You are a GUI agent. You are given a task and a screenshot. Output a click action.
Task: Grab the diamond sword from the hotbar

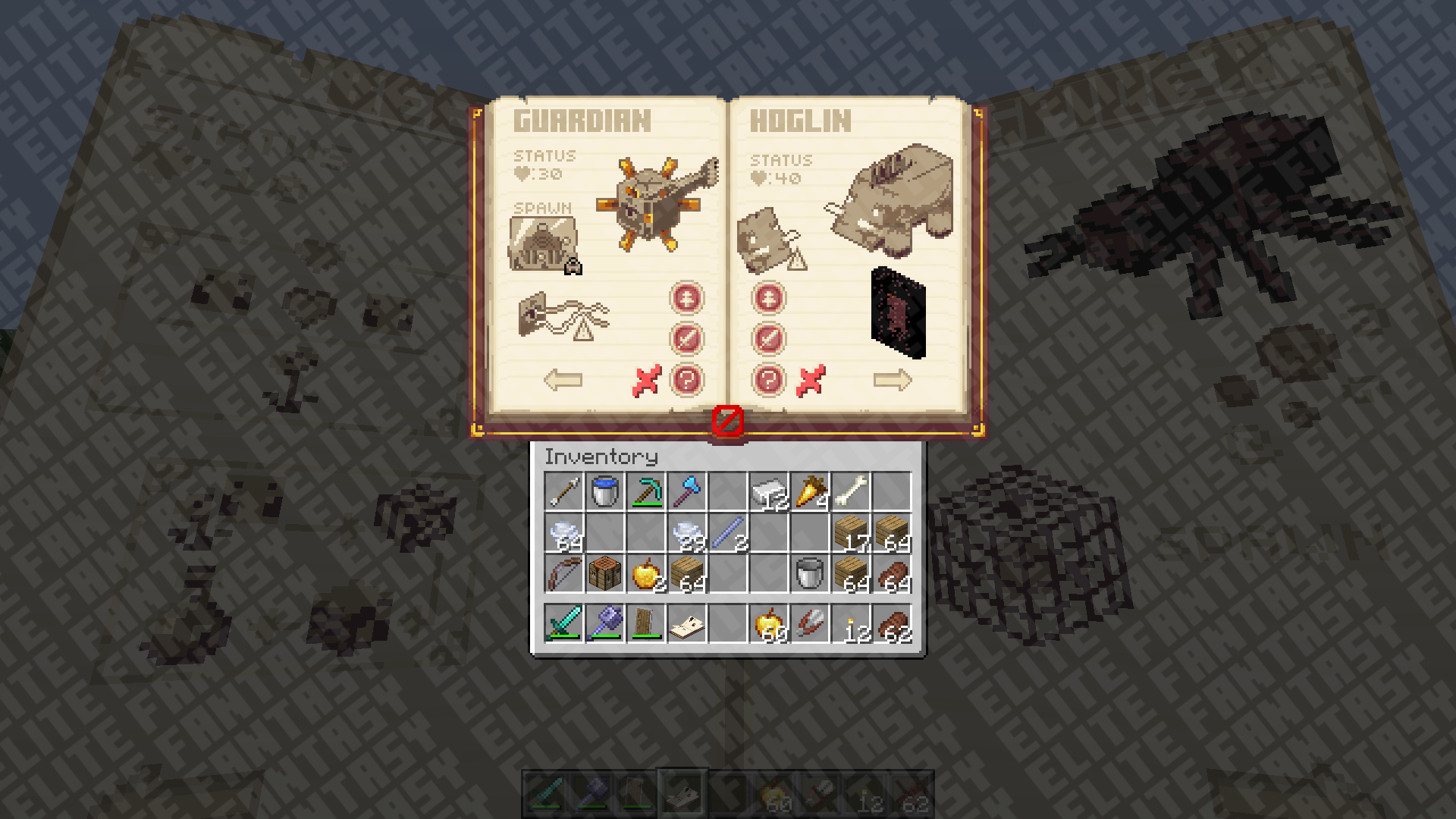click(x=564, y=623)
